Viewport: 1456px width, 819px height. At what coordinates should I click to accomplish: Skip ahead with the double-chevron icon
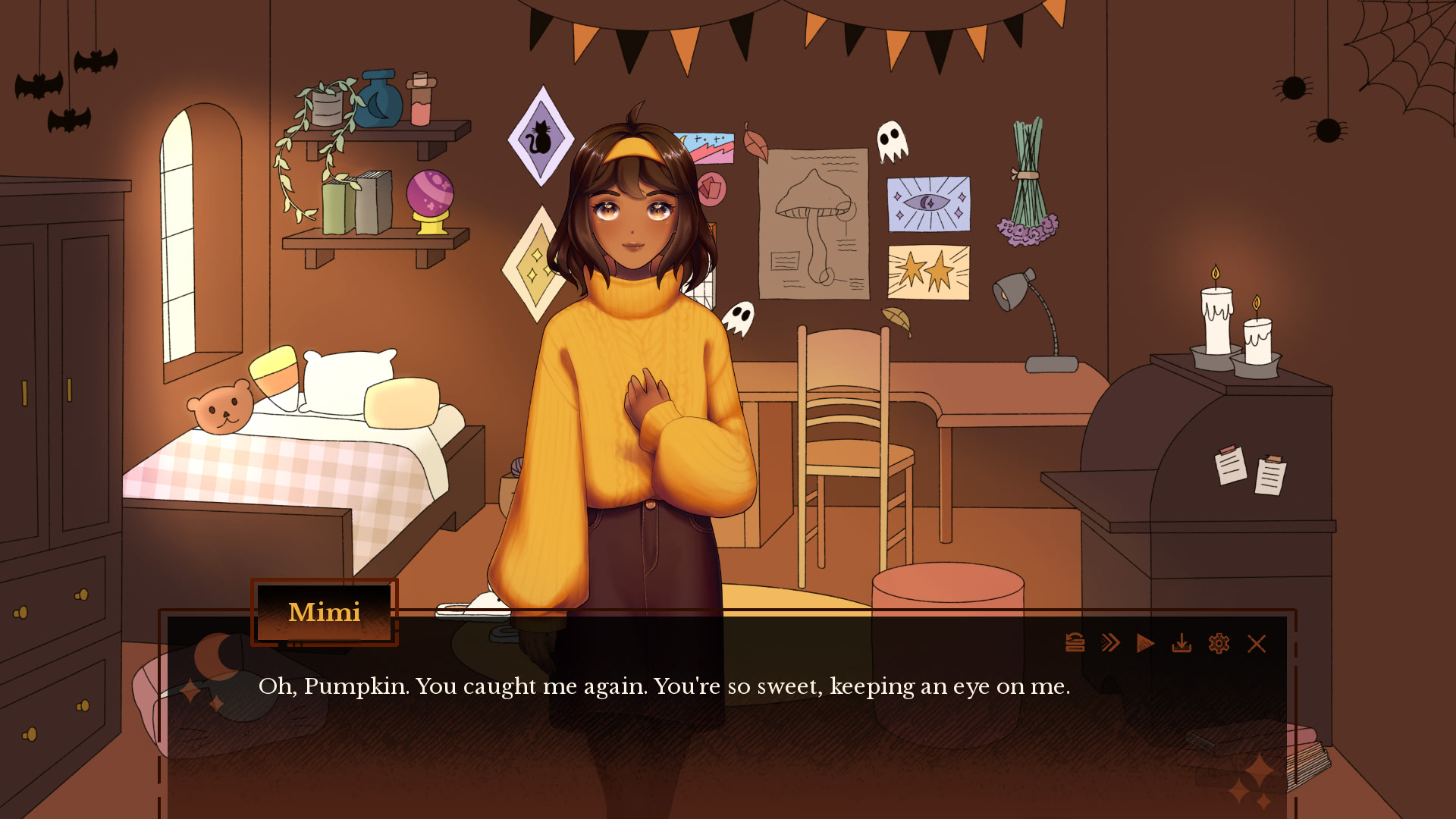[1110, 643]
